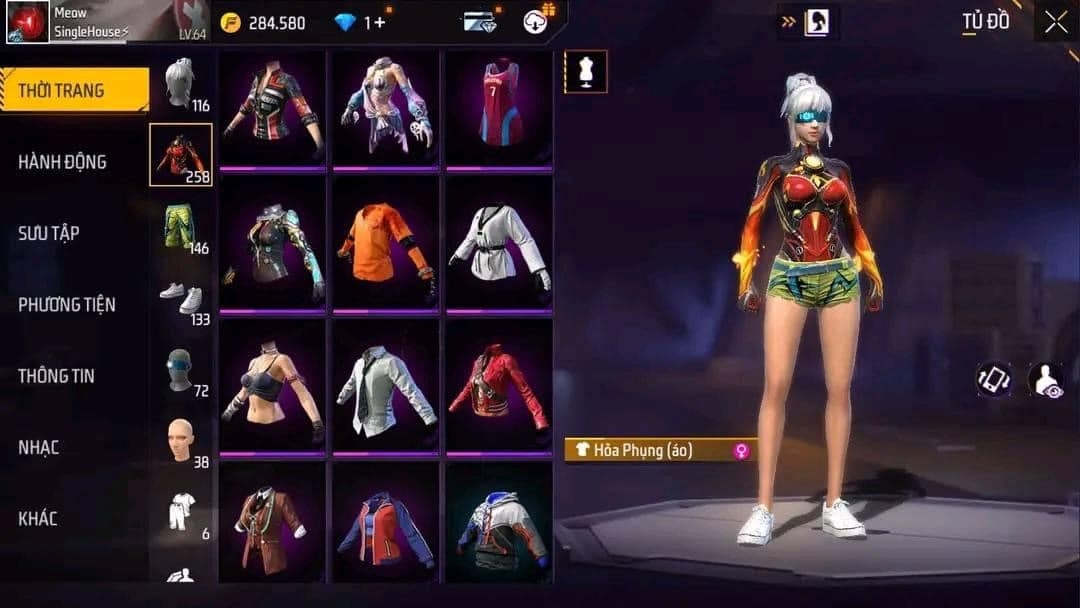The image size is (1080, 608).
Task: Switch to the NHẠC tab
Action: pos(38,447)
